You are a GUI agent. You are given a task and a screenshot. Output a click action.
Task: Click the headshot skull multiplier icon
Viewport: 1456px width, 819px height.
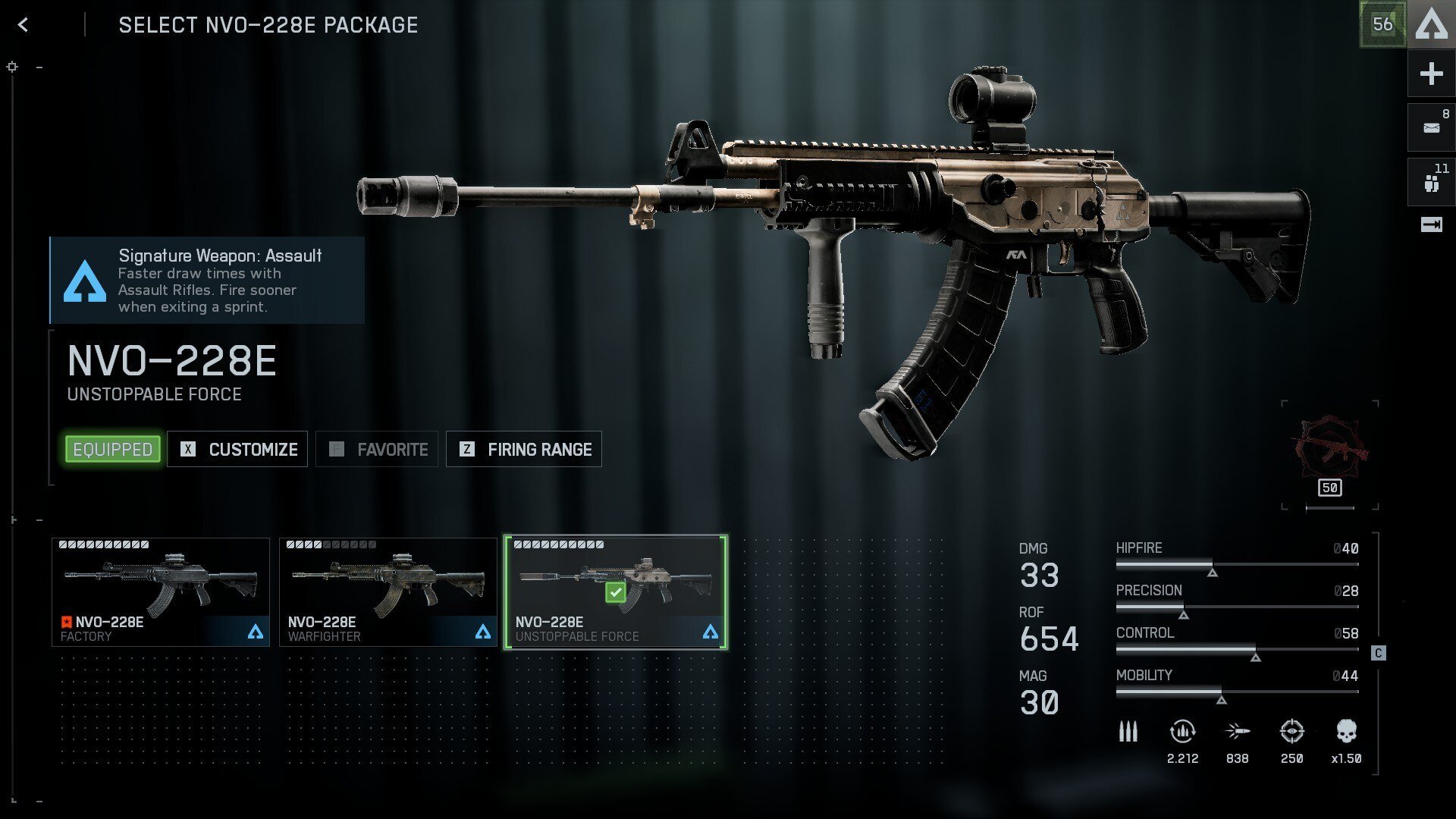point(1346,732)
